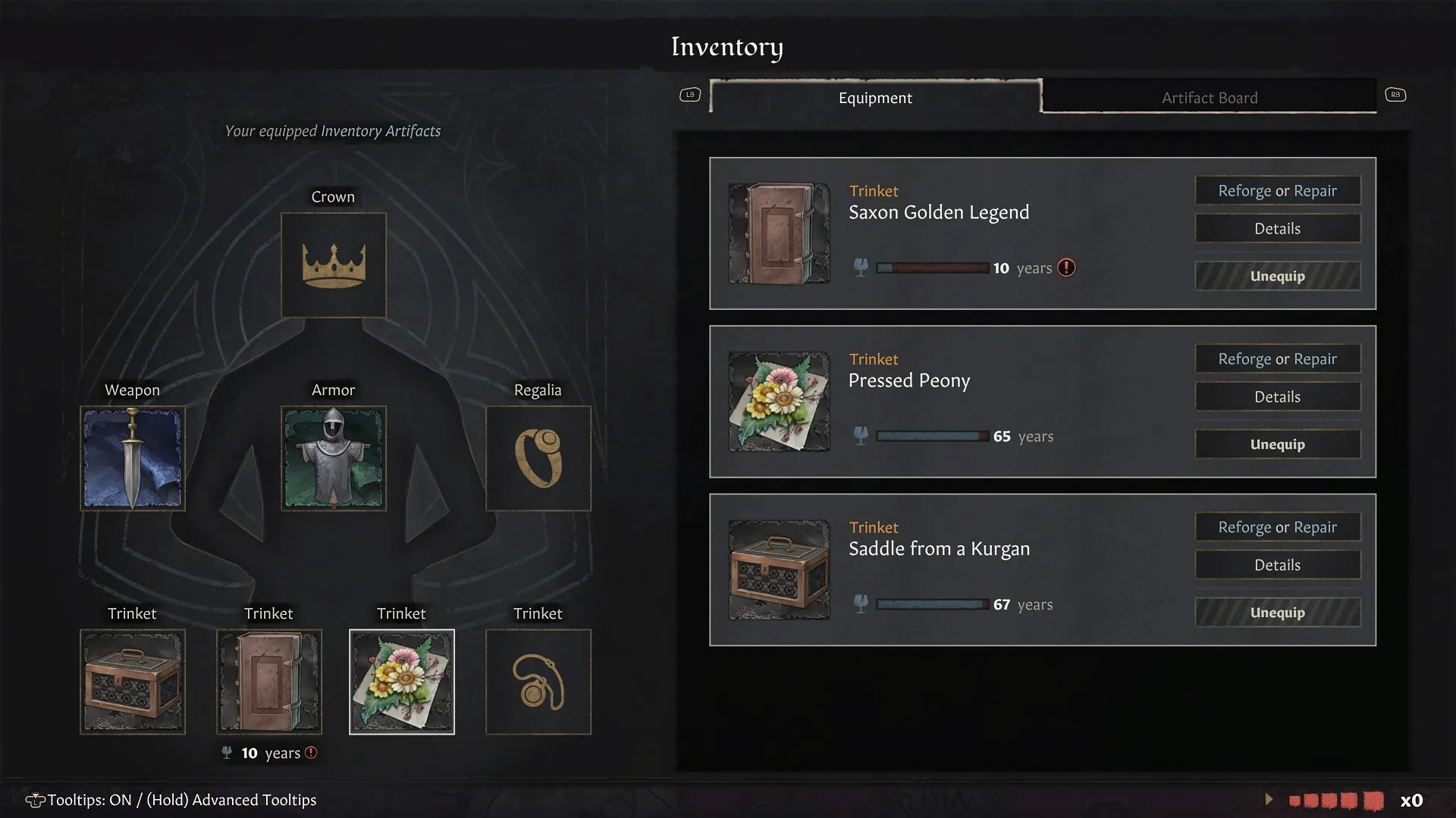Select the chest trinket equipment slot
This screenshot has height=818, width=1456.
pyautogui.click(x=133, y=682)
